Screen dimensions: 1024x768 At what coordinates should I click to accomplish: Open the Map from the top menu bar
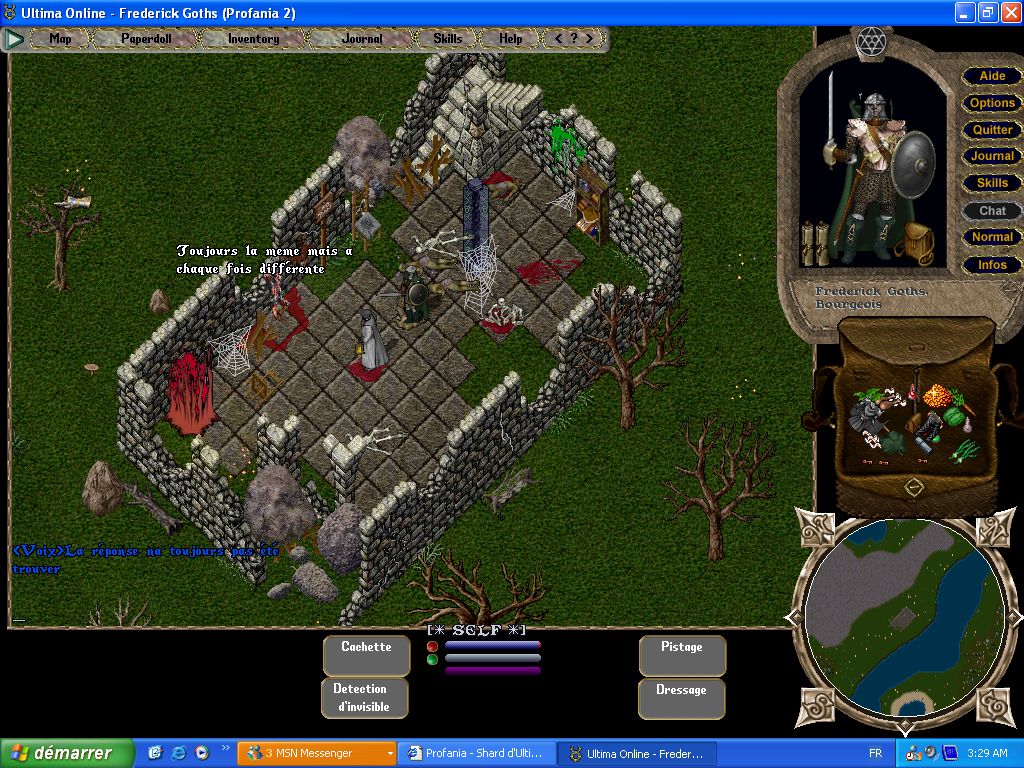point(61,39)
